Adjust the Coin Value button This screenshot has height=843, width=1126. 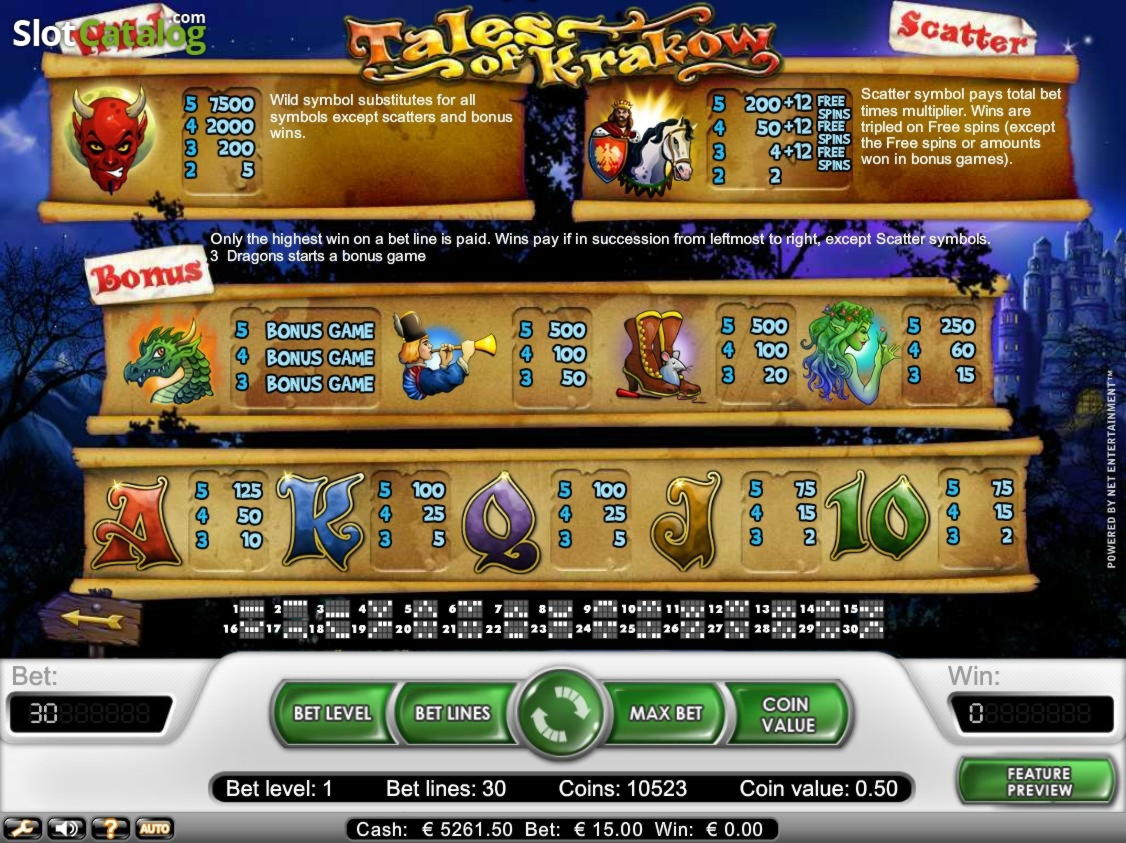(x=788, y=714)
